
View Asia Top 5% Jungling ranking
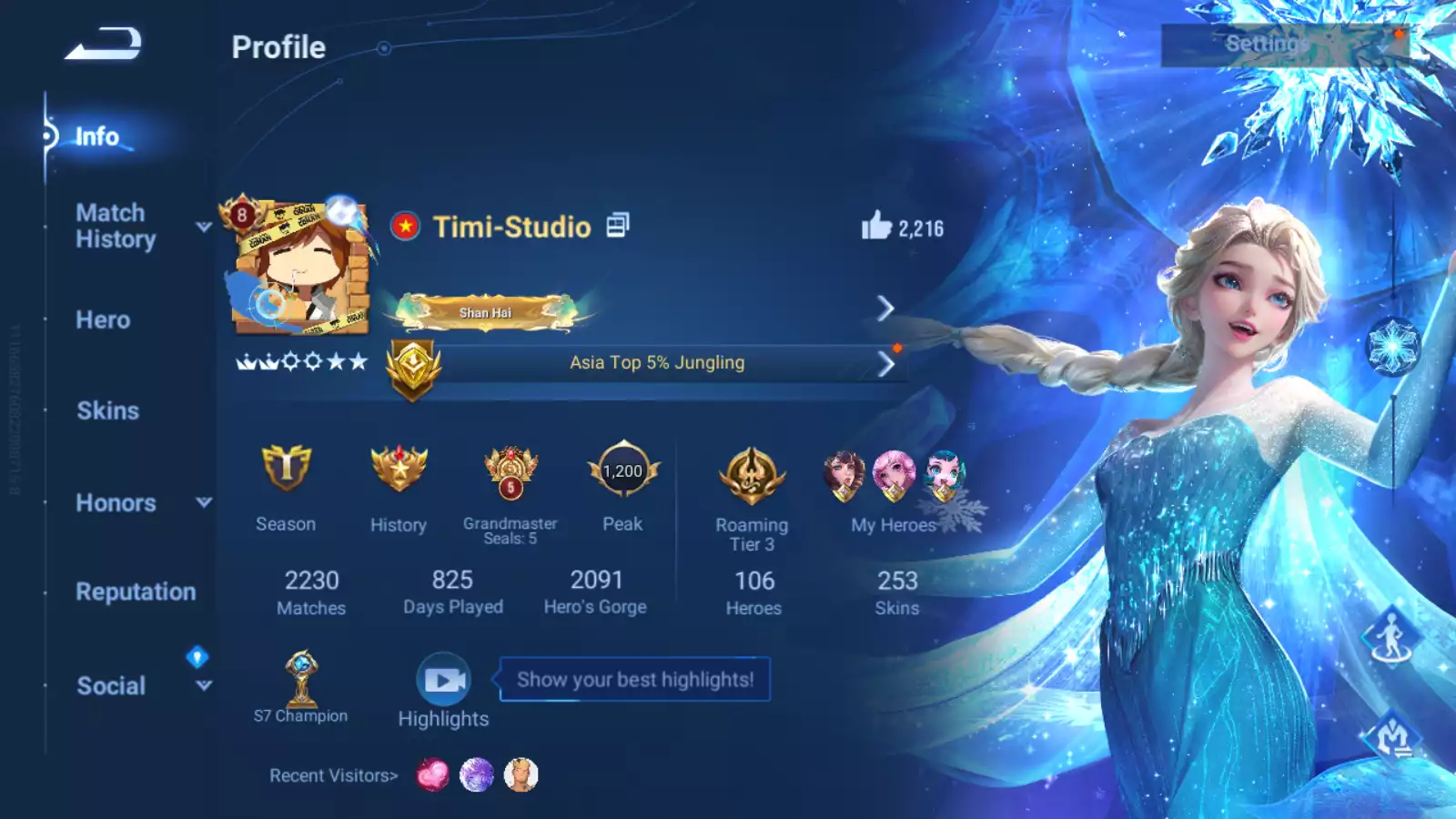click(656, 363)
